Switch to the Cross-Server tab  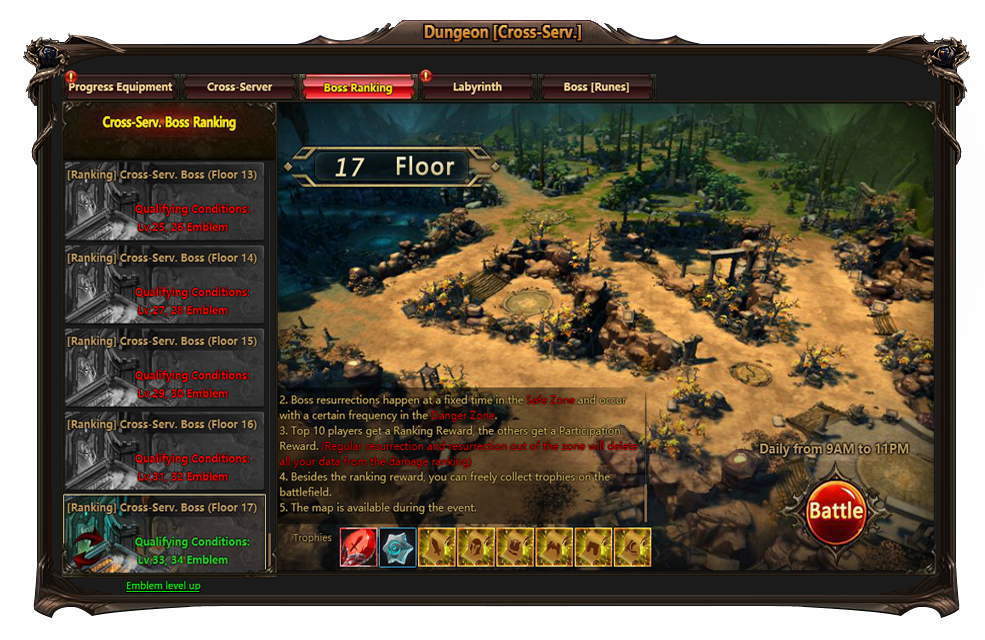pyautogui.click(x=239, y=88)
